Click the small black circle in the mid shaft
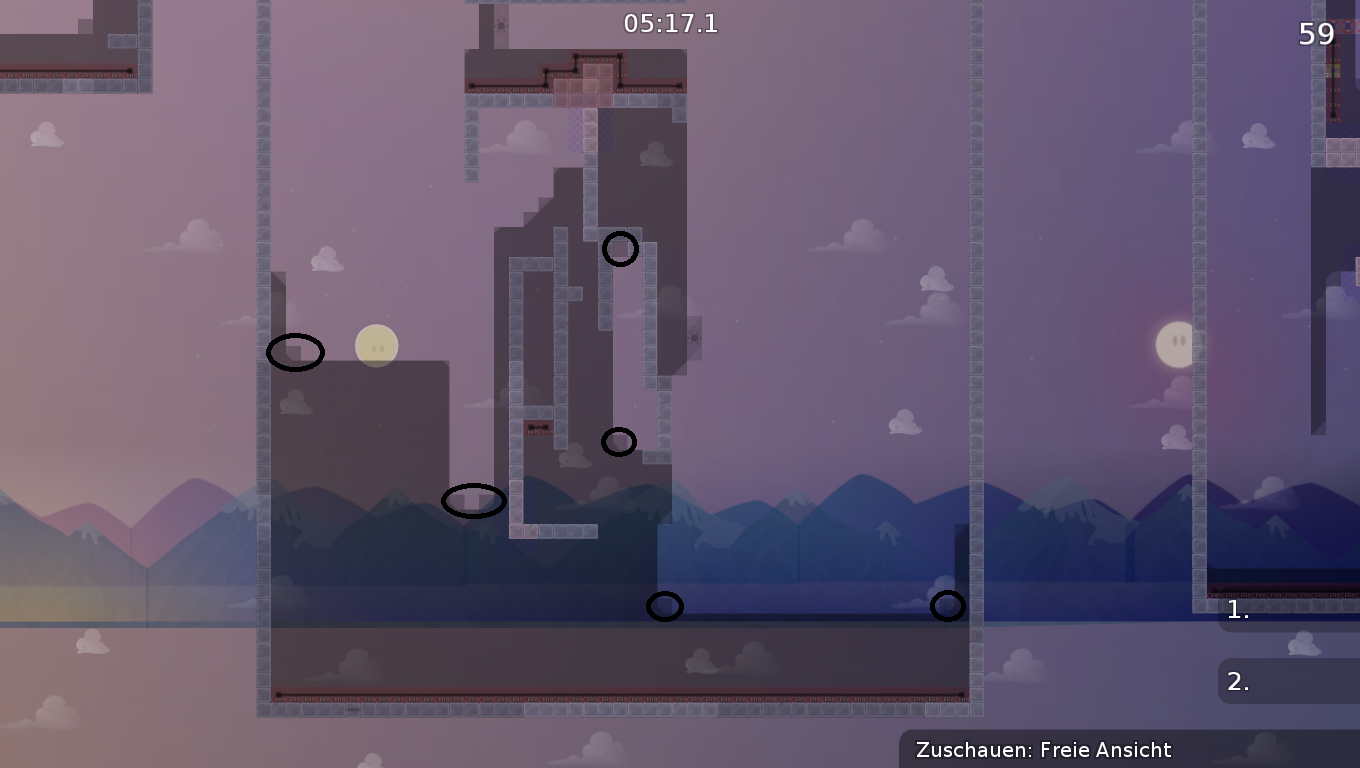This screenshot has width=1360, height=768. pyautogui.click(x=618, y=441)
